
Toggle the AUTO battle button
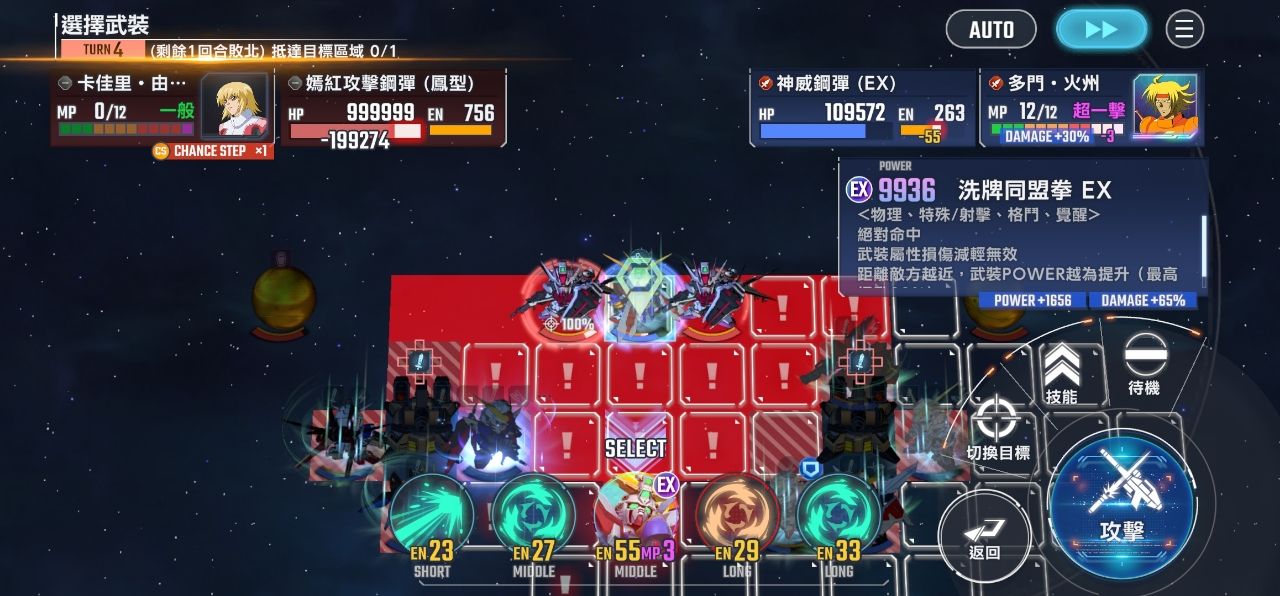tap(991, 30)
